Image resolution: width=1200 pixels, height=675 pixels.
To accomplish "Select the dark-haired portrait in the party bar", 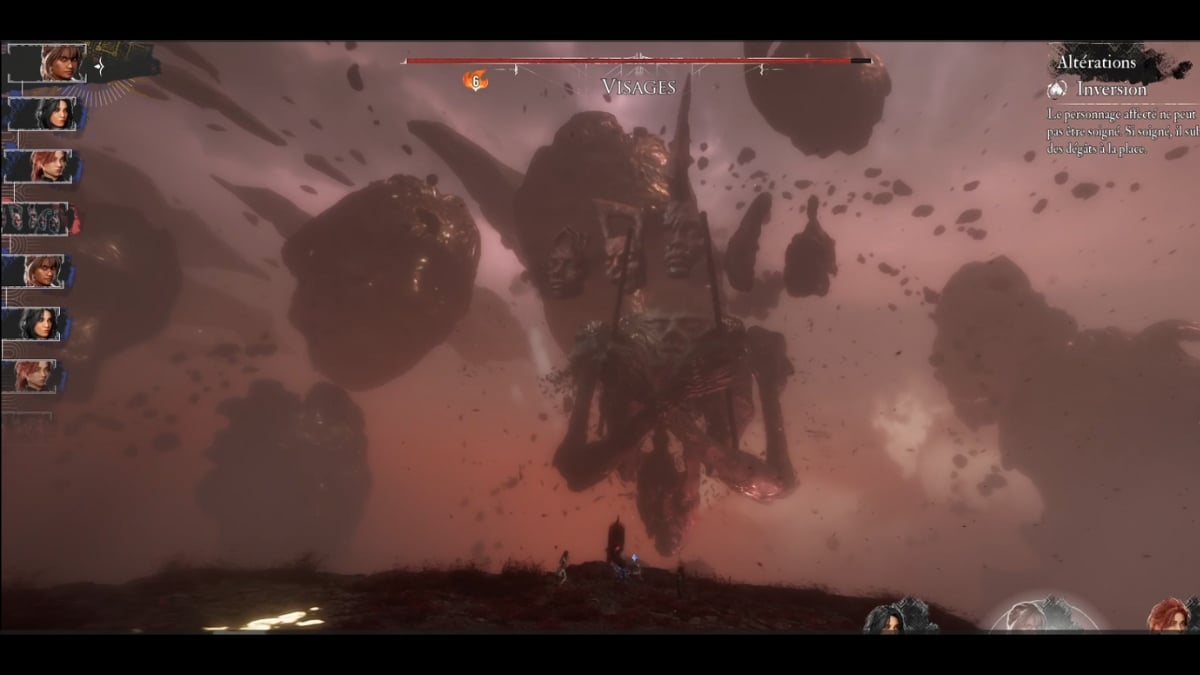I will pyautogui.click(x=895, y=618).
